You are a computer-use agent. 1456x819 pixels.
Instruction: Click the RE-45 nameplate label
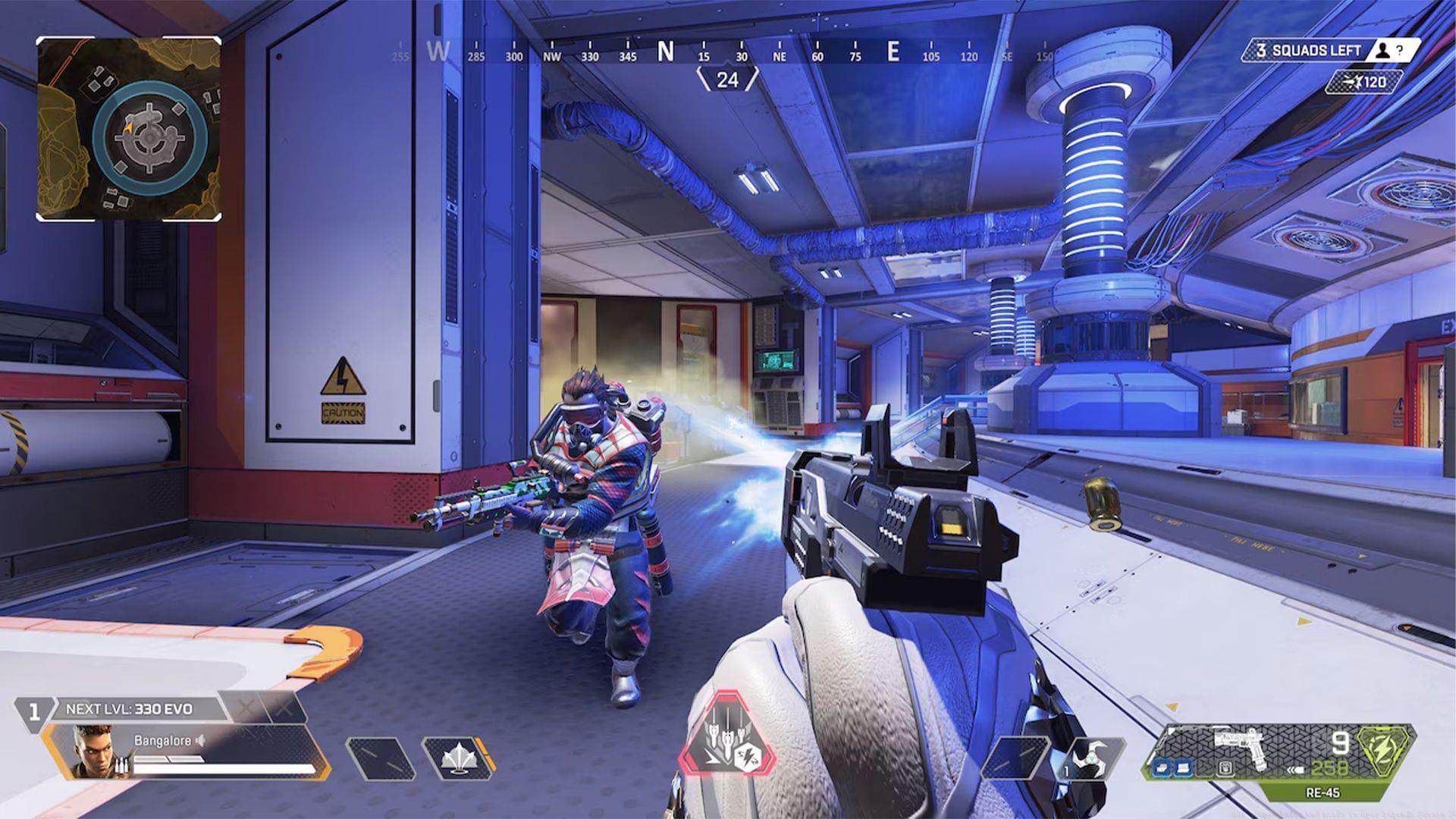[x=1322, y=795]
